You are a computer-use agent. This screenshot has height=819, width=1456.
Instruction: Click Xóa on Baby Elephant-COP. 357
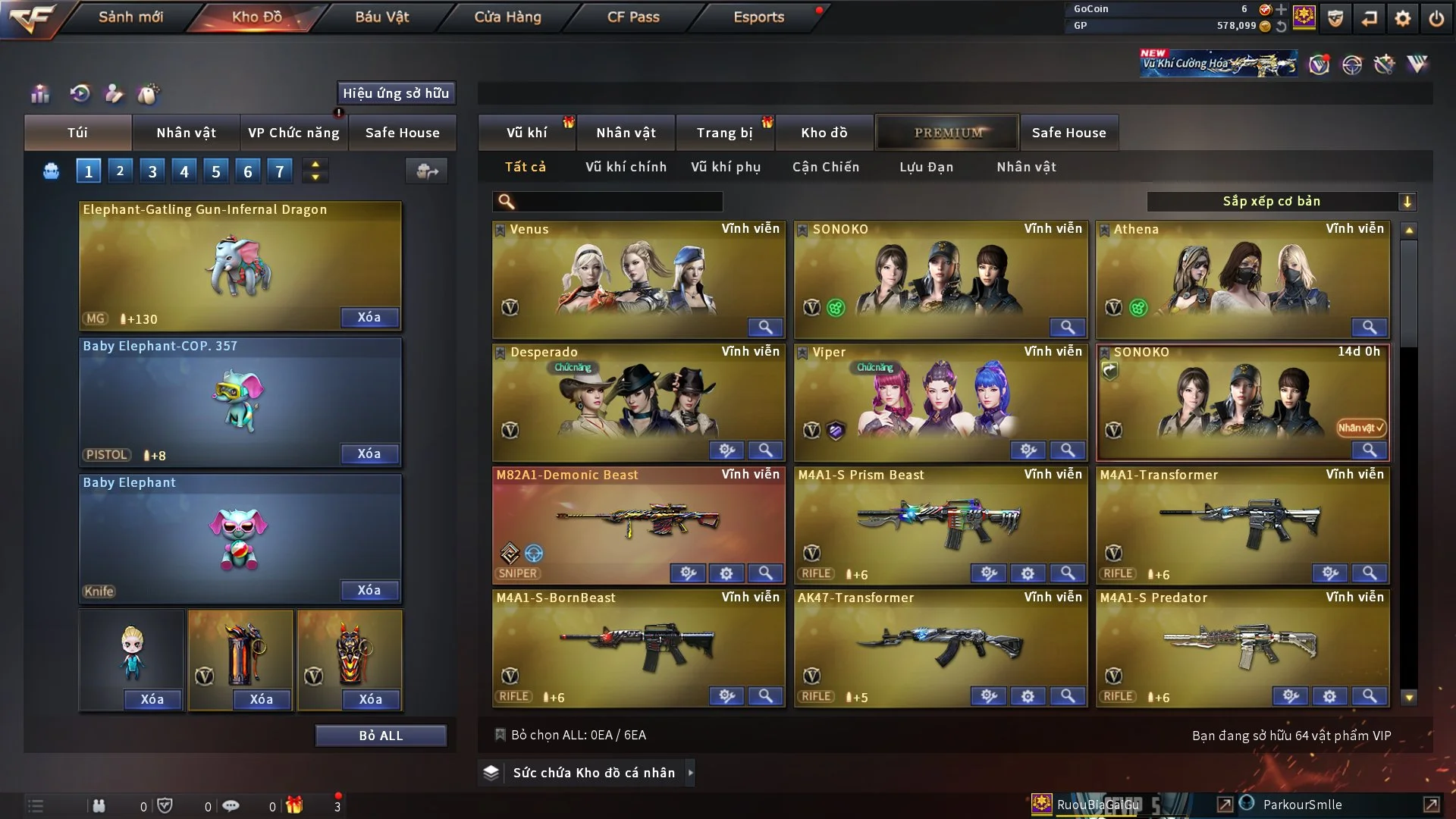(369, 453)
